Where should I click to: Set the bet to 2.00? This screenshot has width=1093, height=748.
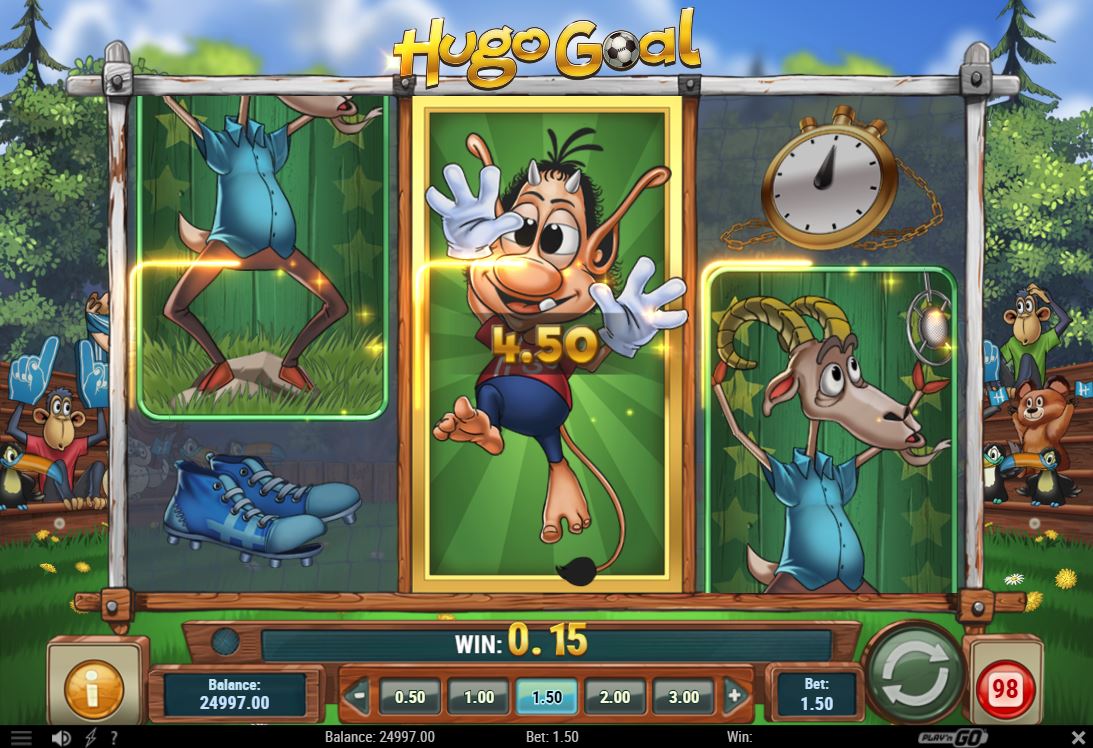coord(615,697)
